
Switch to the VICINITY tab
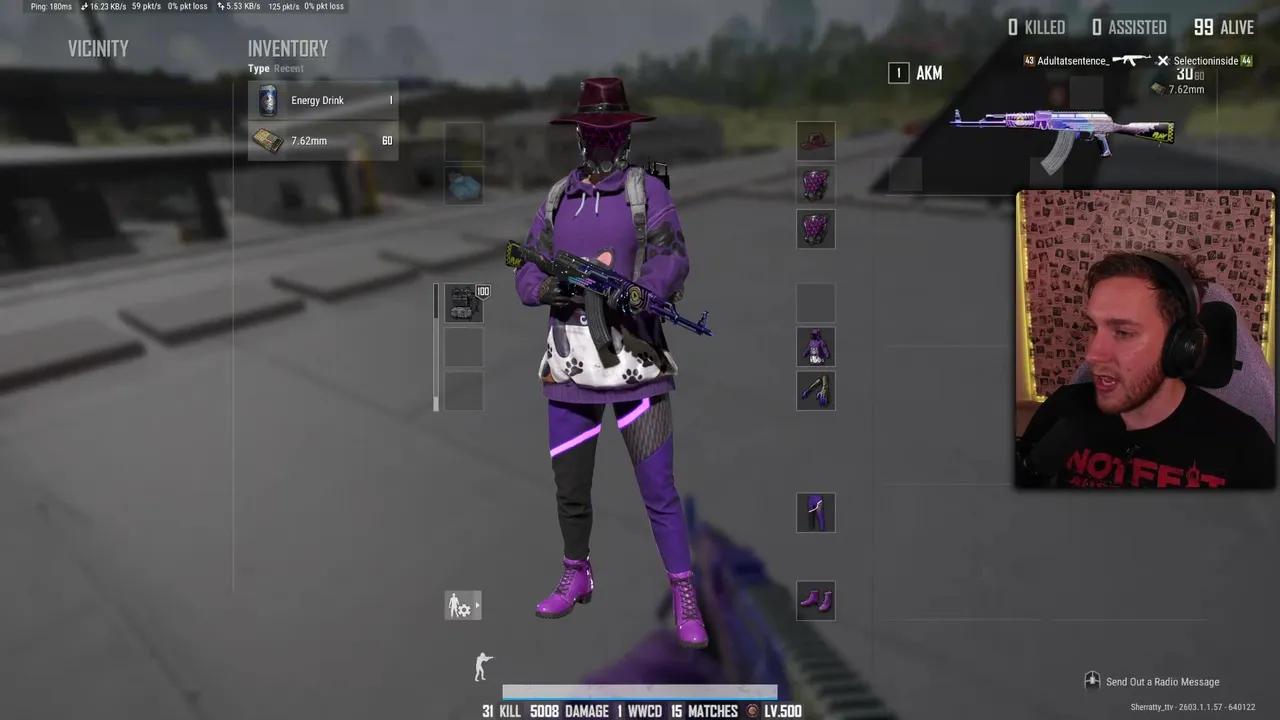[97, 48]
